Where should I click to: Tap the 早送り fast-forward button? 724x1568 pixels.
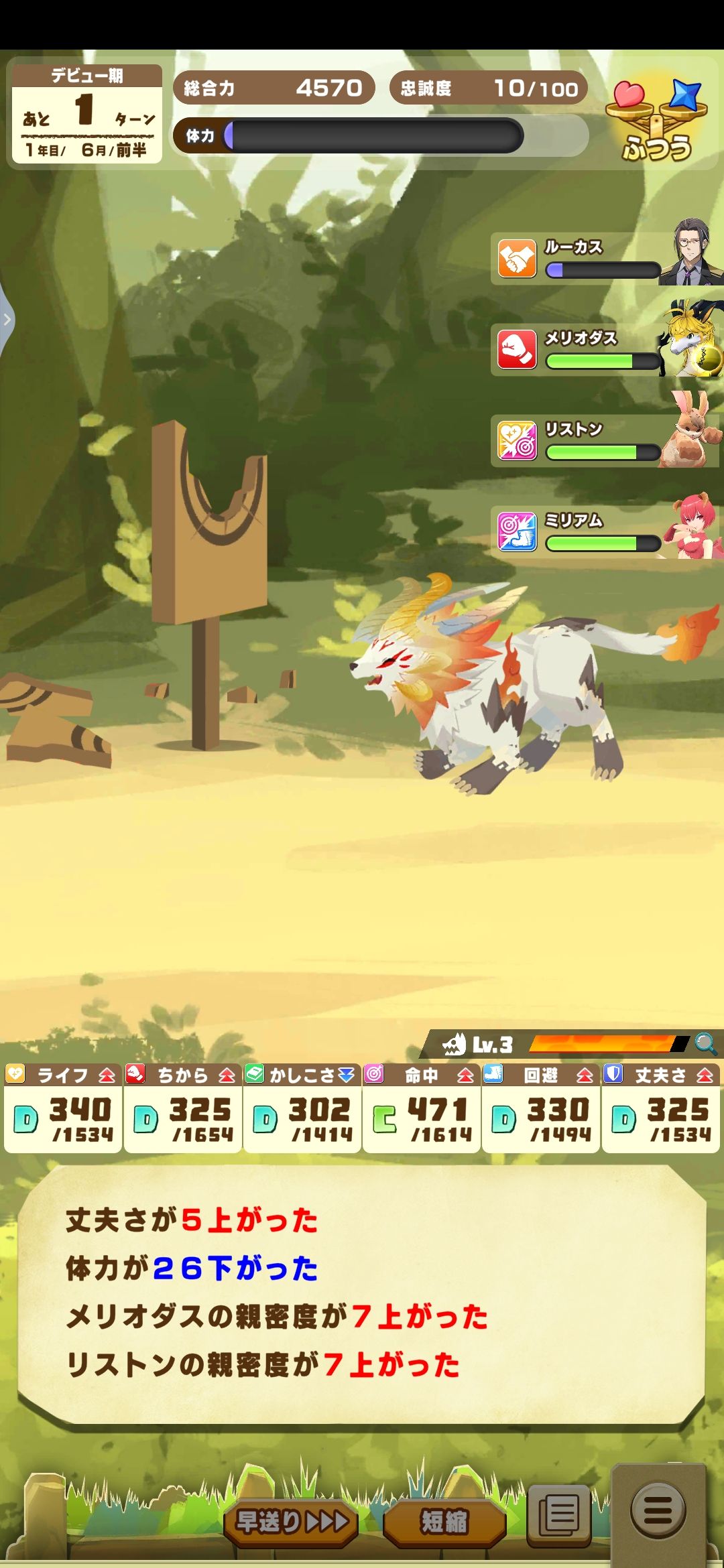coord(291,1521)
